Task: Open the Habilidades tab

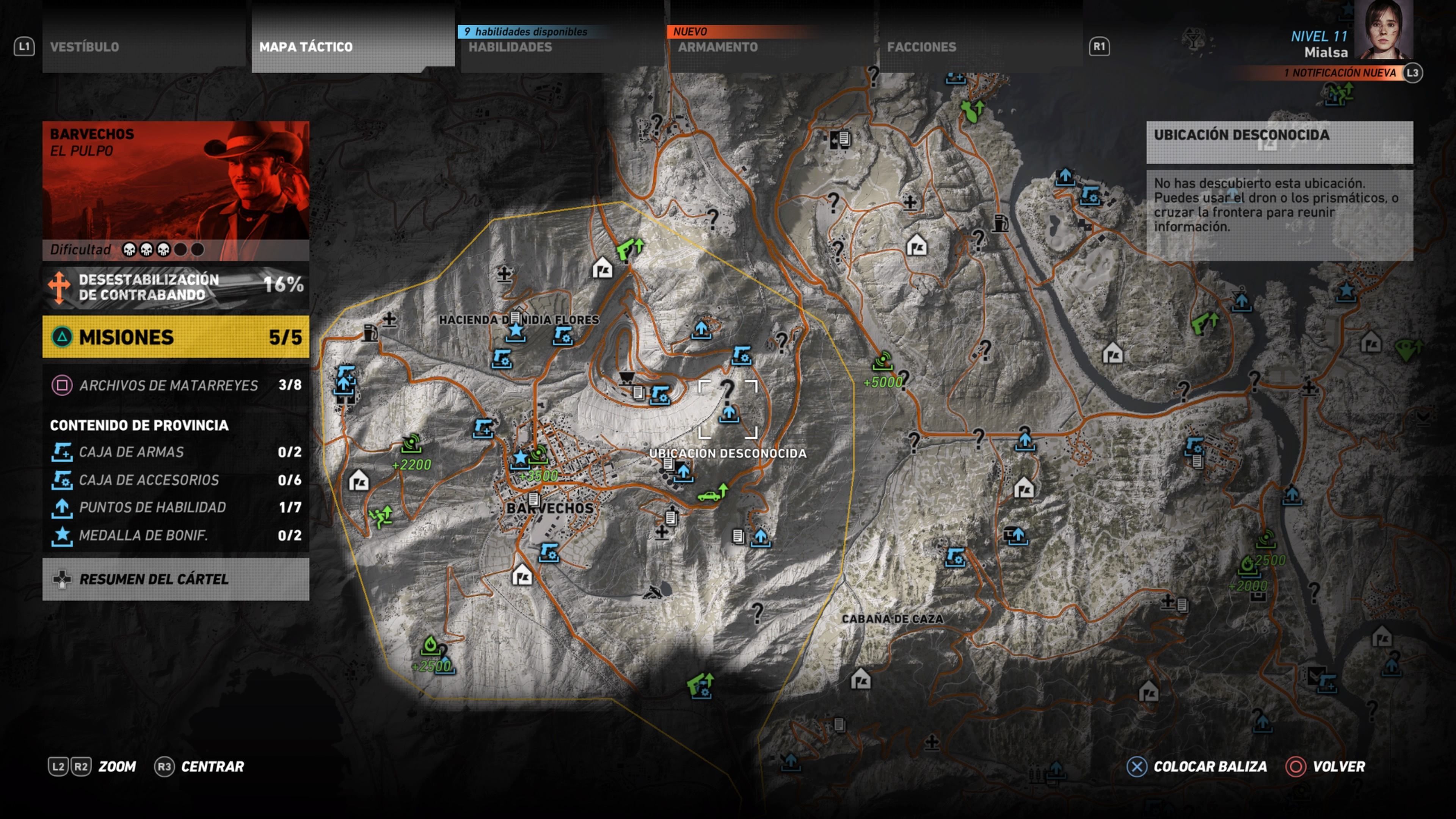Action: tap(561, 47)
